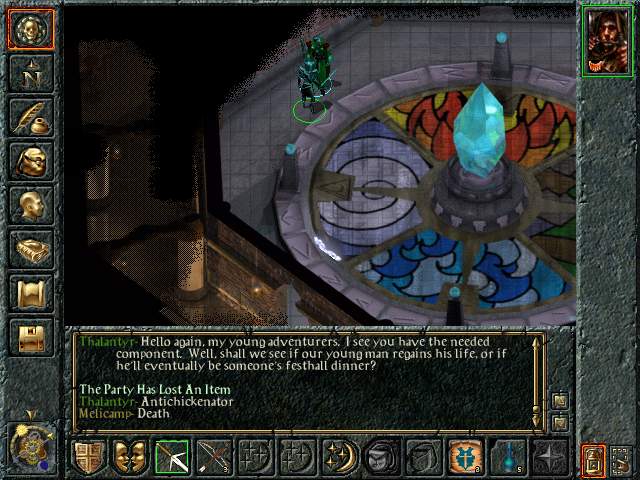
Task: Show the character record head icon
Action: click(31, 205)
